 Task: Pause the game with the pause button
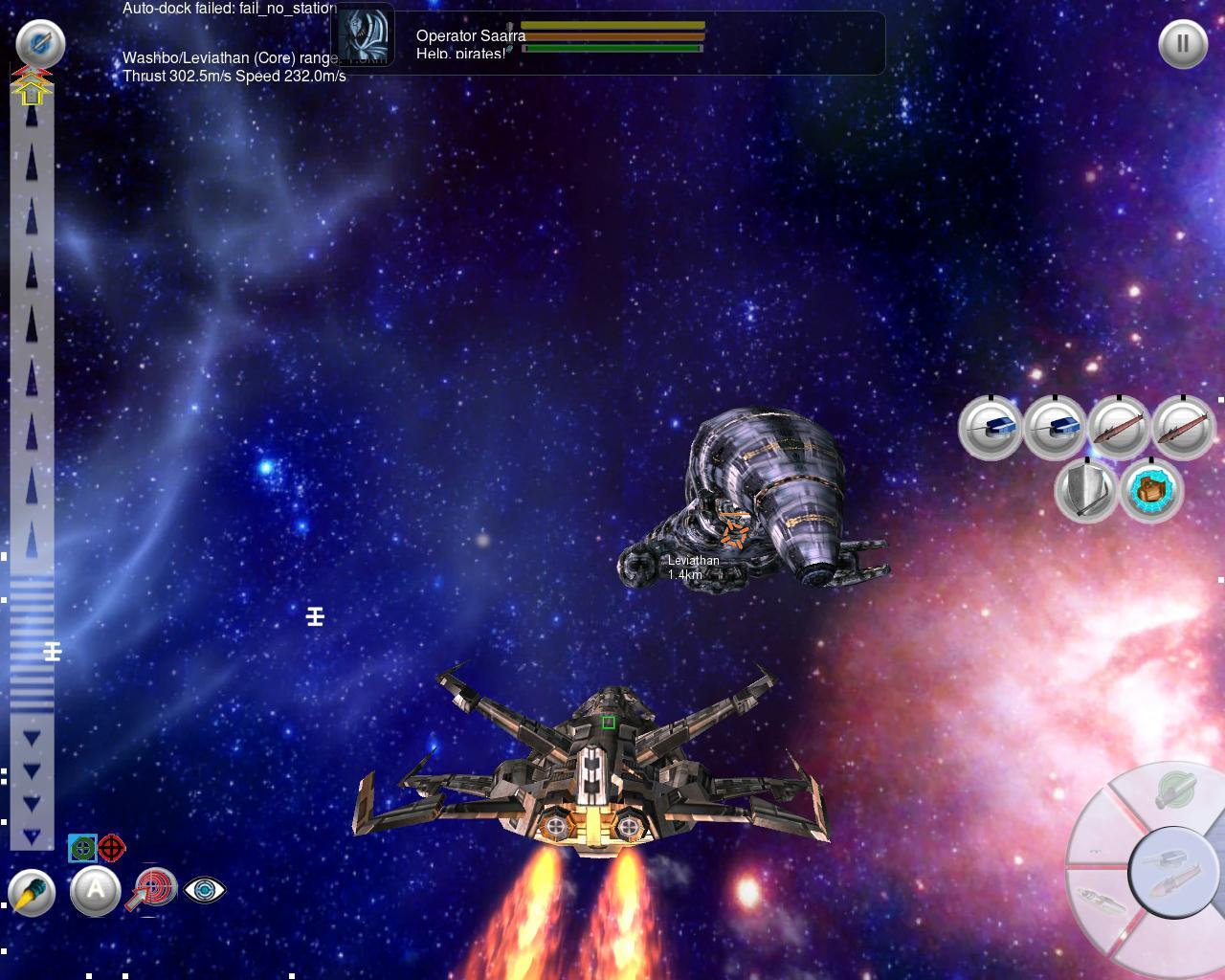[1182, 44]
